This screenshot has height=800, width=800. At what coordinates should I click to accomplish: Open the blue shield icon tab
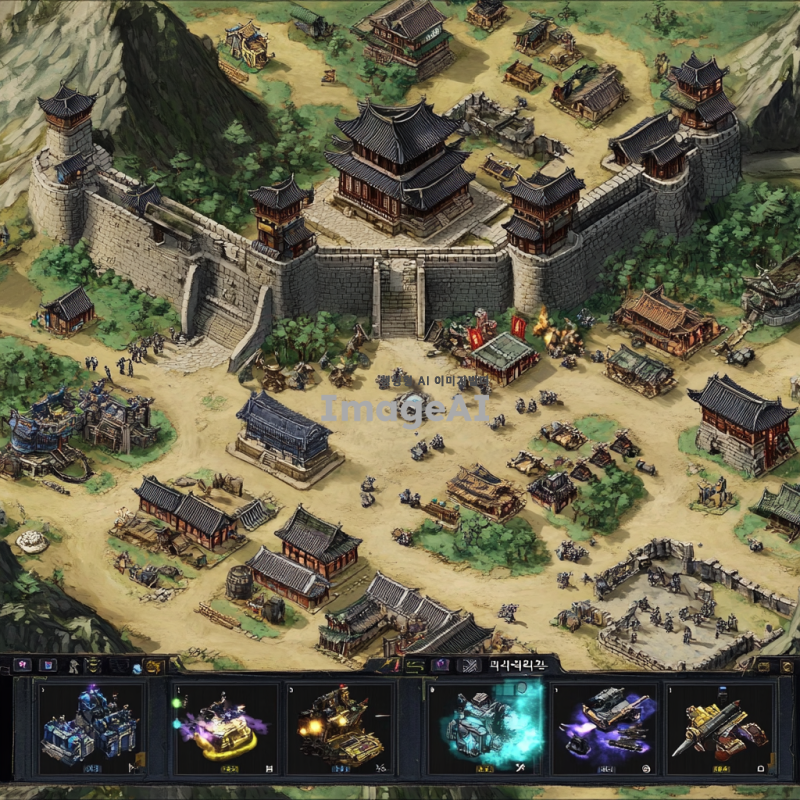[x=48, y=664]
